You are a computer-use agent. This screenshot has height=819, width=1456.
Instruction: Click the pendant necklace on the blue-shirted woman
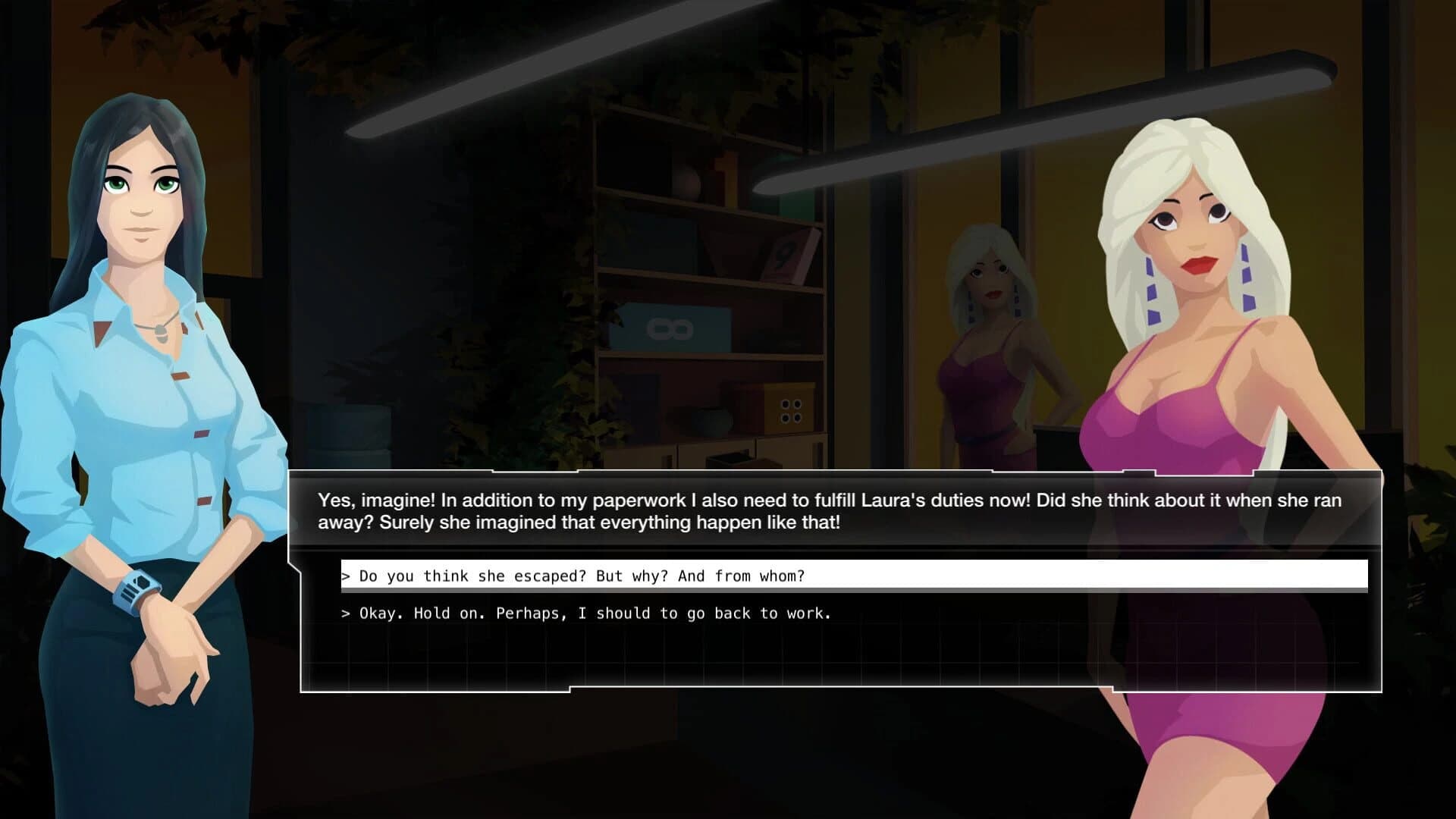[x=161, y=334]
